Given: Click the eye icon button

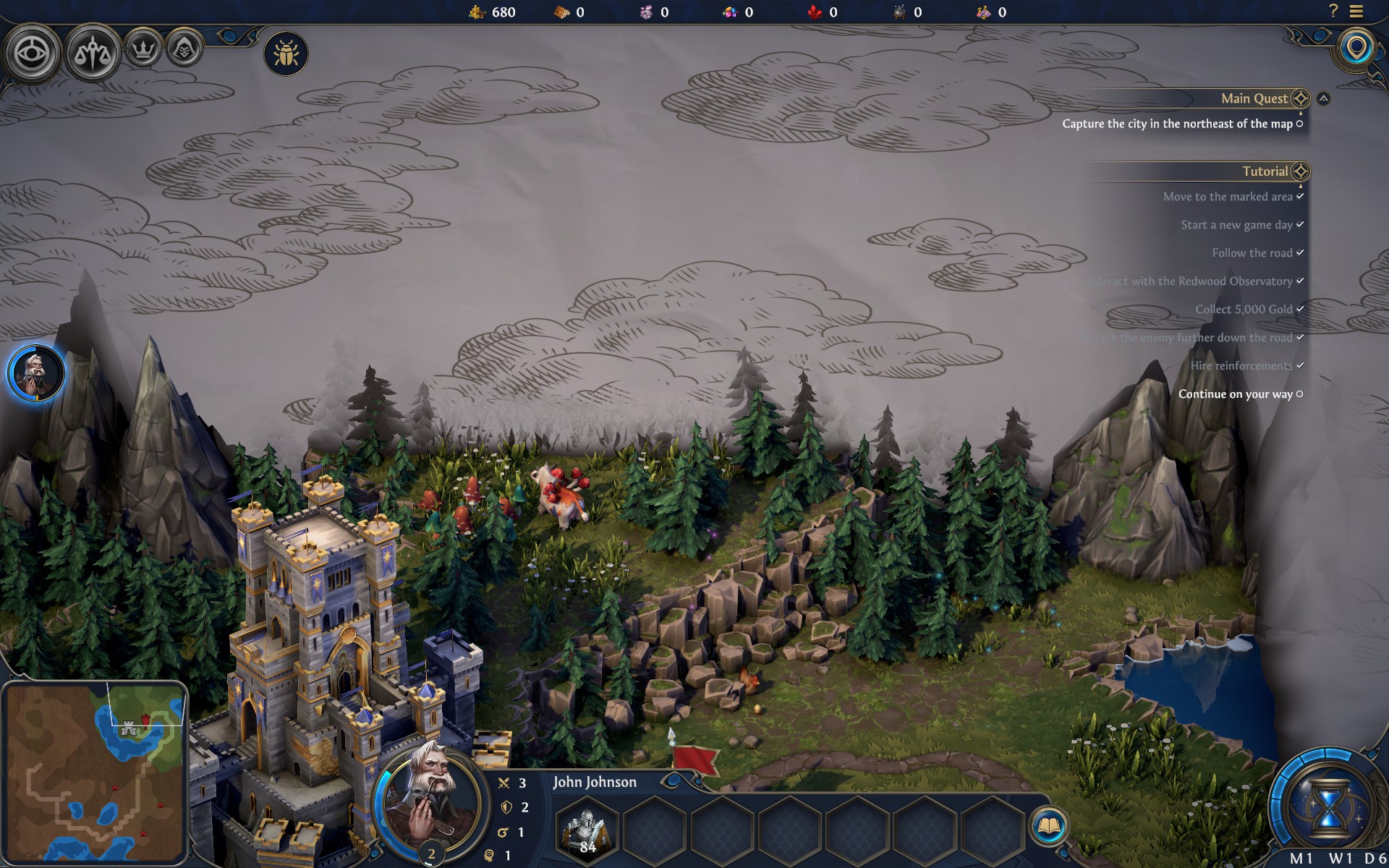Looking at the screenshot, I should (x=33, y=54).
